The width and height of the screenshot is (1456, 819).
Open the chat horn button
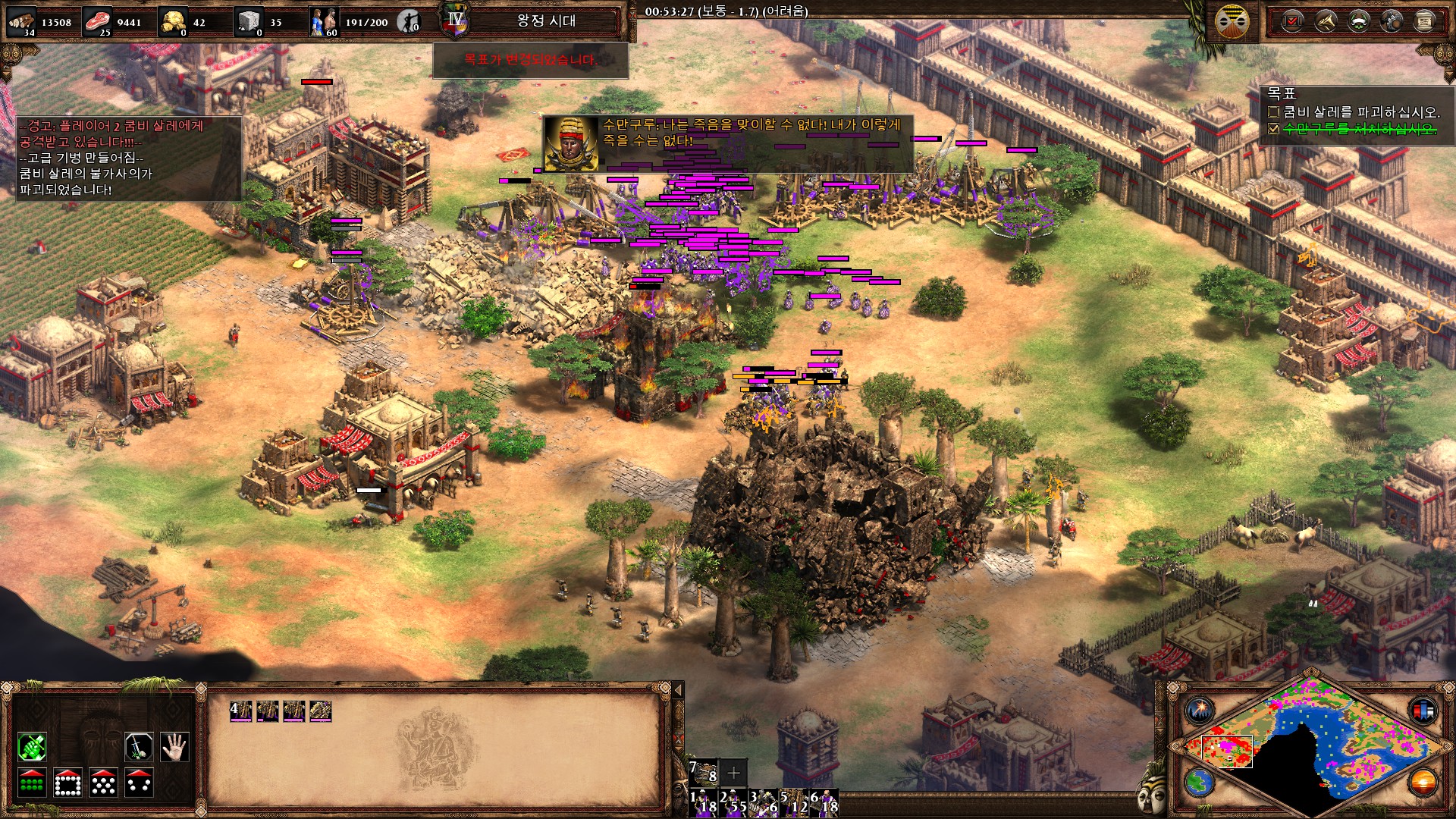tap(1326, 21)
